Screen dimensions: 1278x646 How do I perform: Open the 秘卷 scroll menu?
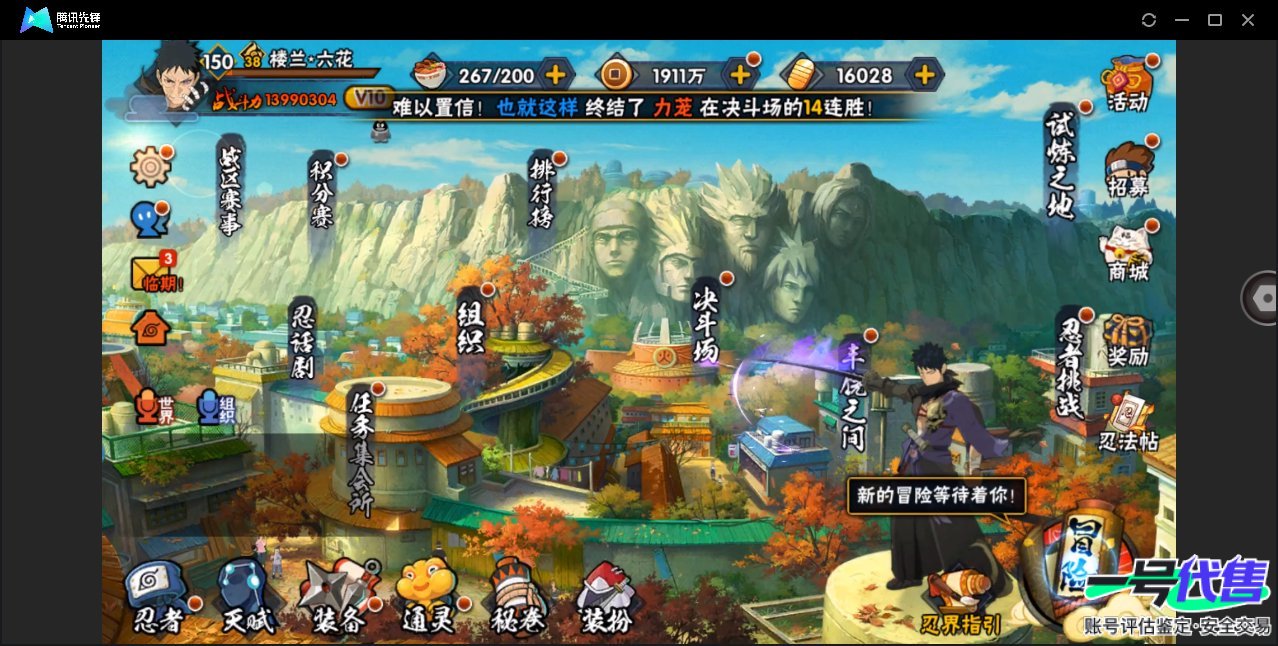click(516, 598)
